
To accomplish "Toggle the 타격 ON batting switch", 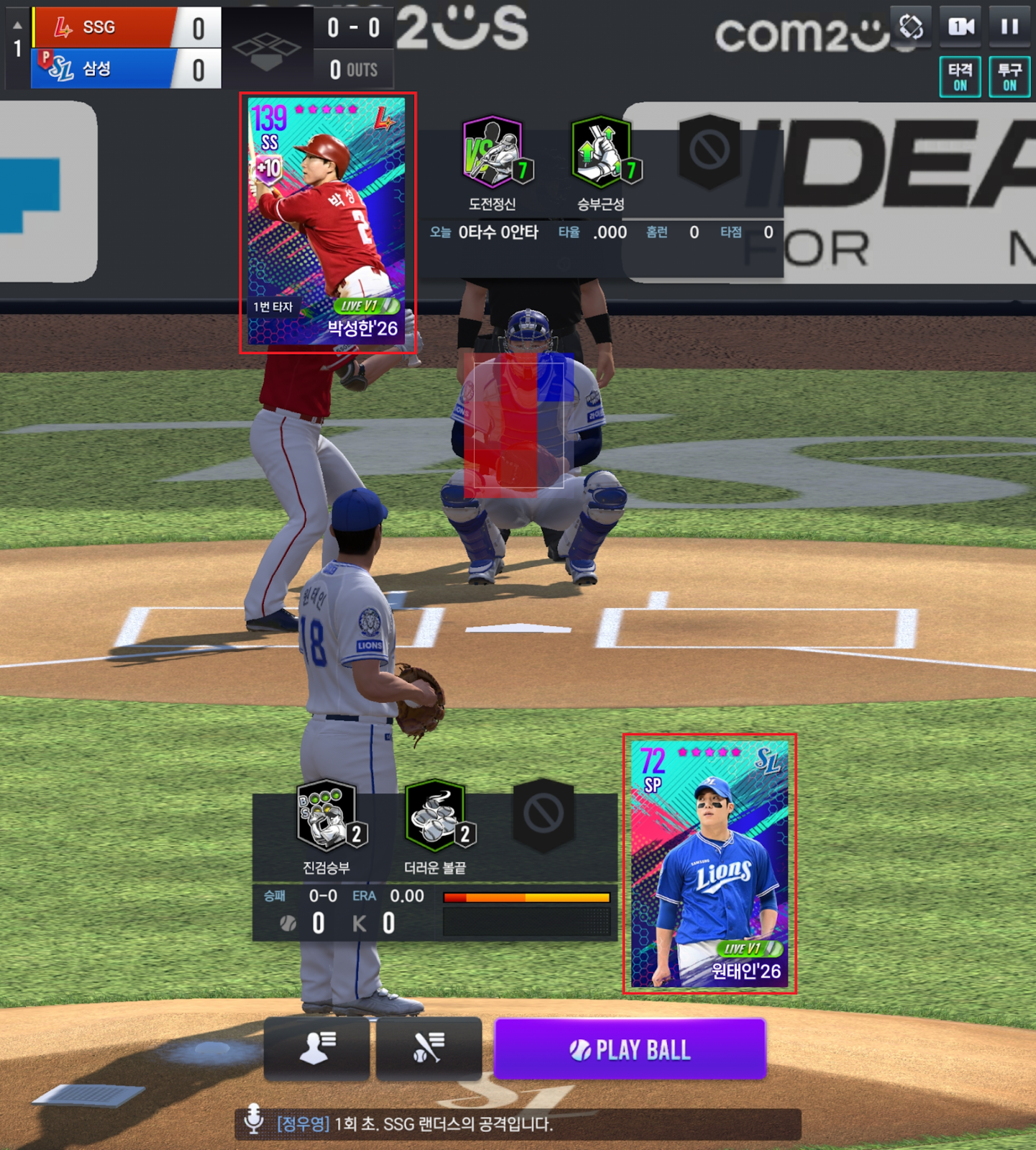I will [x=960, y=77].
